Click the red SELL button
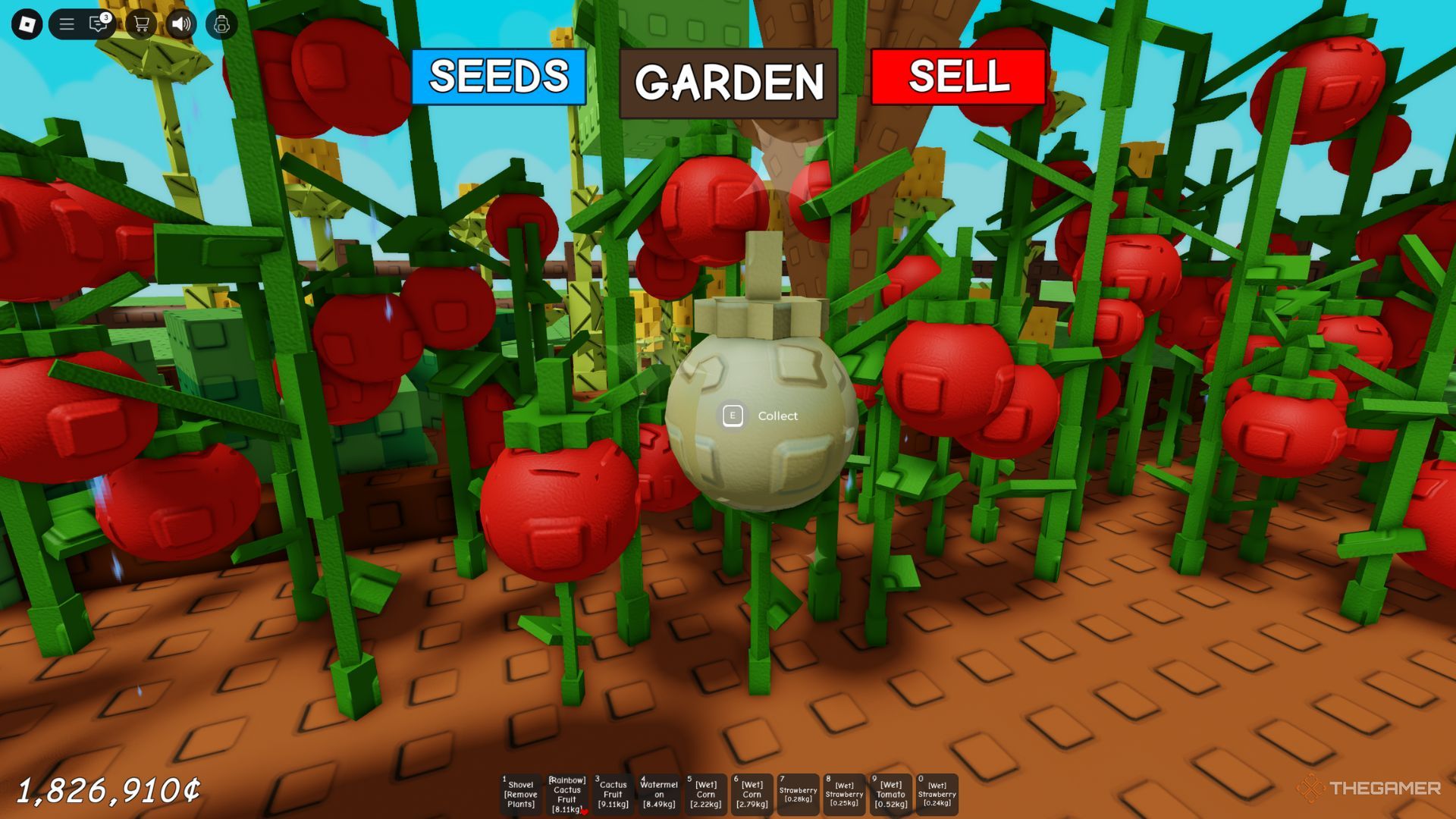The width and height of the screenshot is (1456, 819). coord(958,77)
